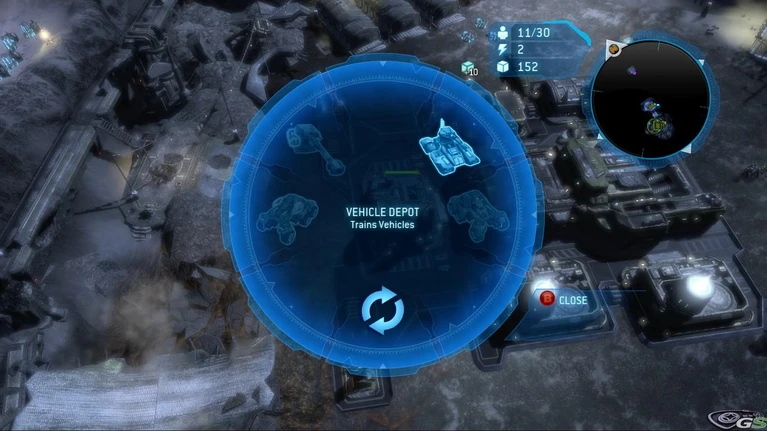Choose the faded long-barrel cannon vehicle icon

[316, 147]
